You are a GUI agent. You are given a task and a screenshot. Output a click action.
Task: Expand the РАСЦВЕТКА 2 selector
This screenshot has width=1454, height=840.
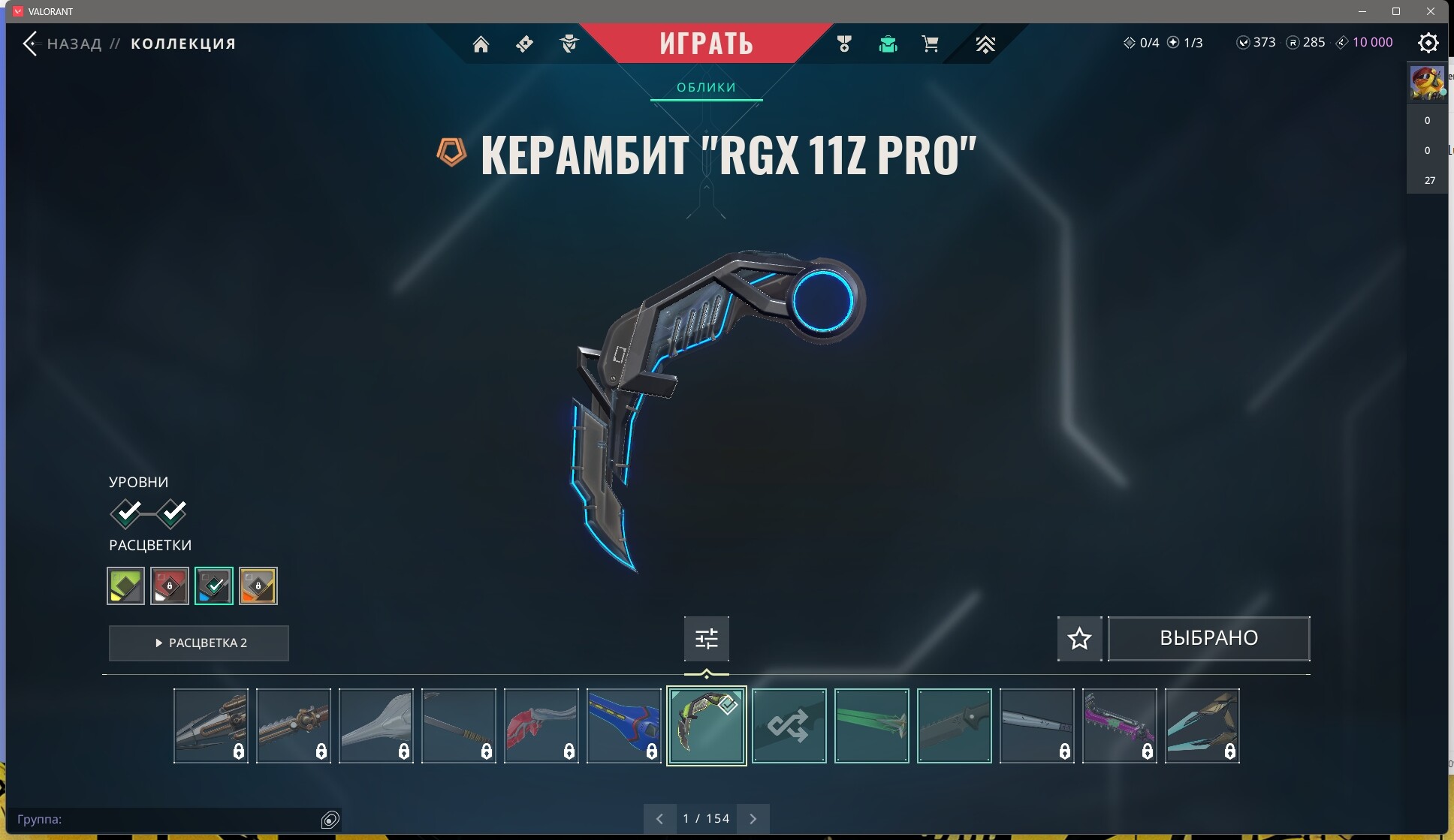coord(198,643)
